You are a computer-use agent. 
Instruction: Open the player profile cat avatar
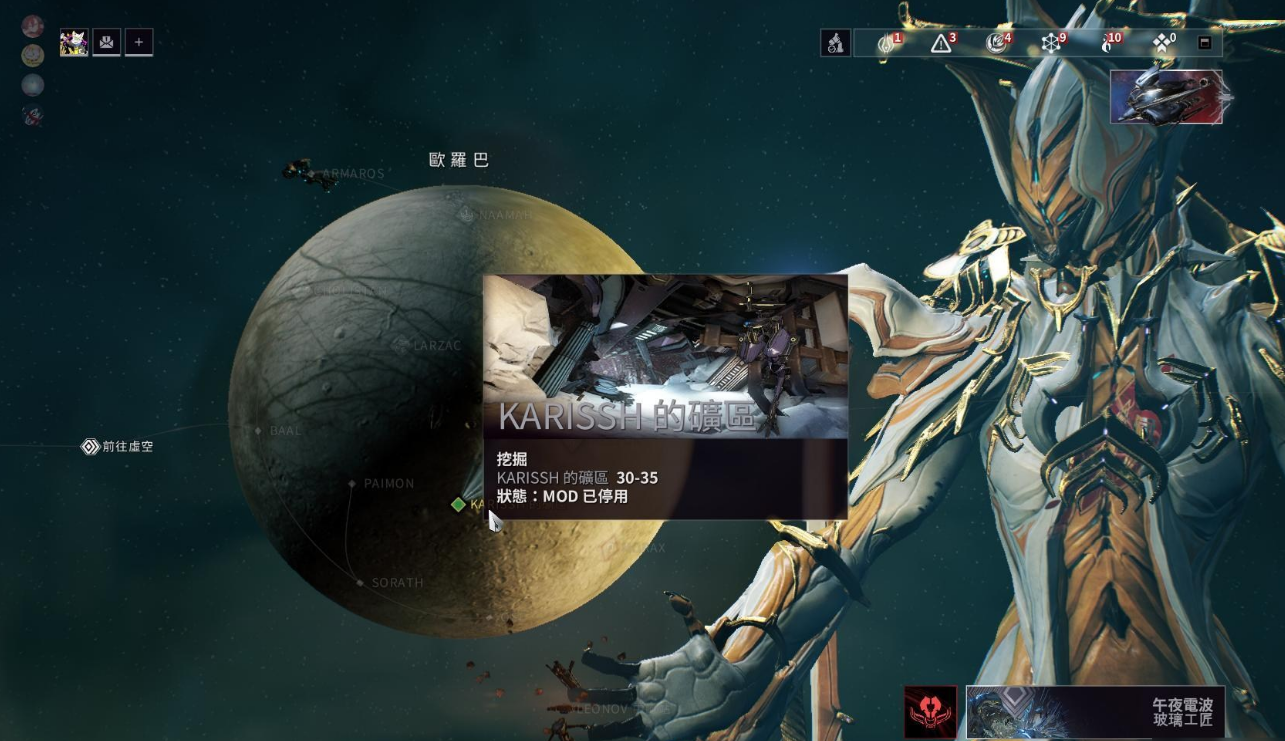[x=74, y=42]
